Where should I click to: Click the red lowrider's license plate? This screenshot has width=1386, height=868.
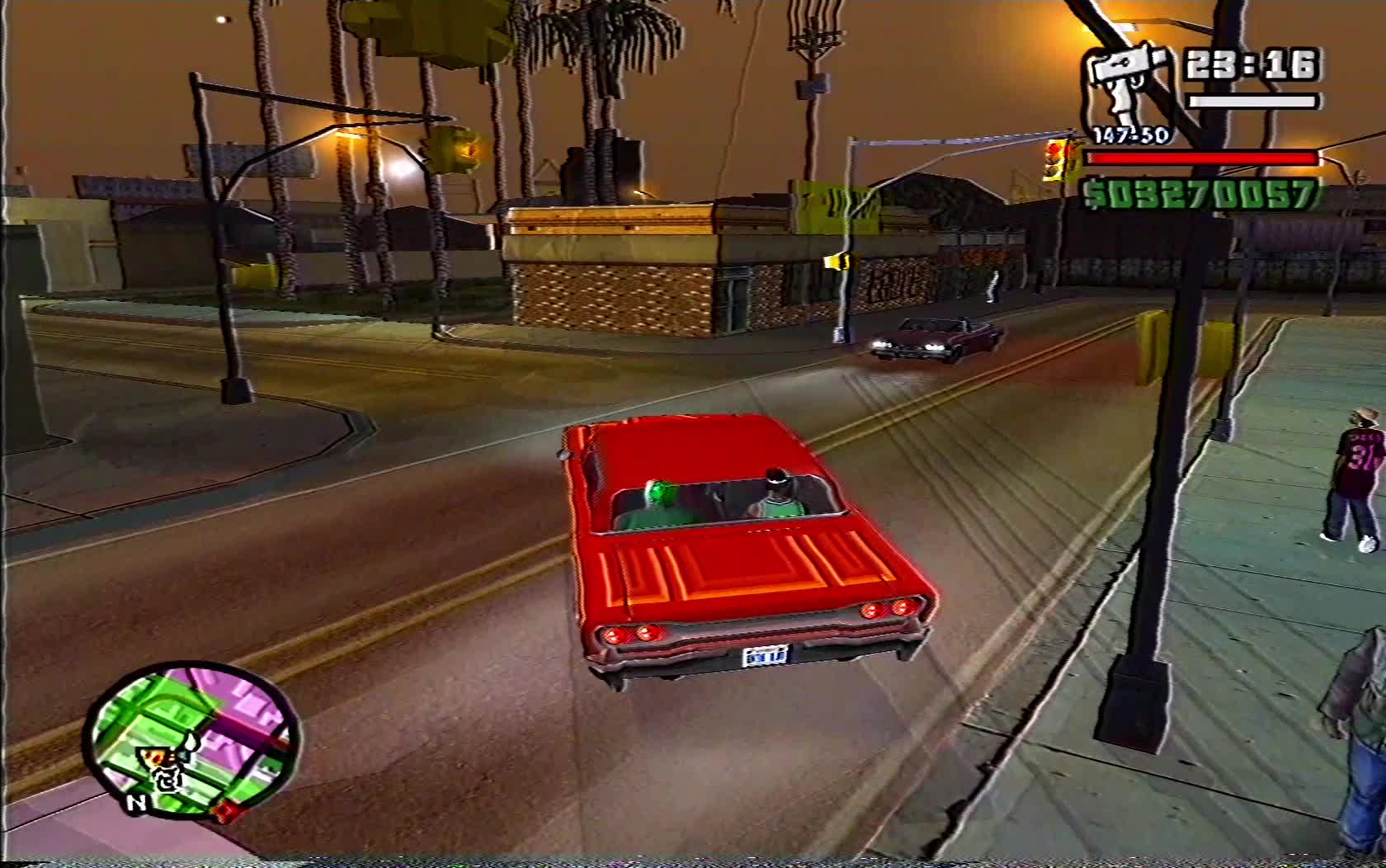tap(767, 654)
